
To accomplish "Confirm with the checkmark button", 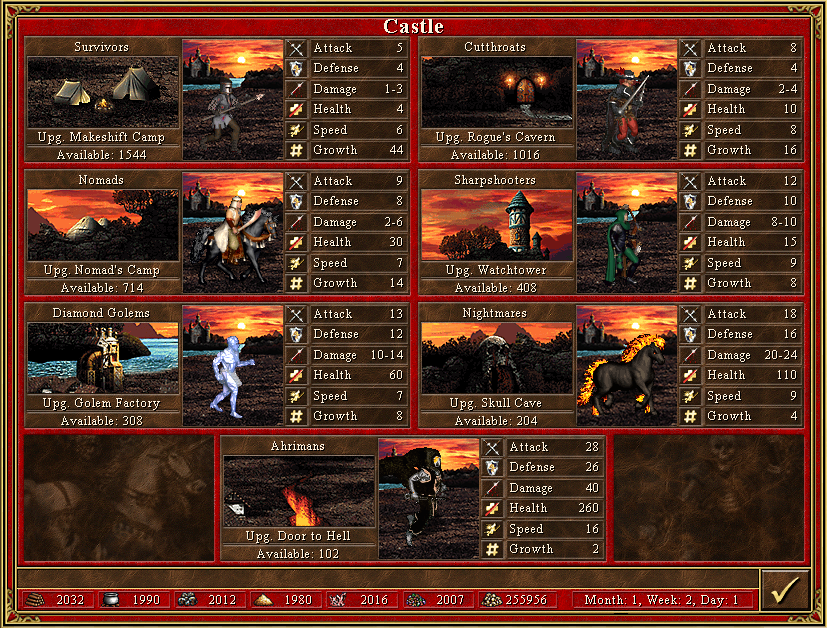I will pos(784,590).
